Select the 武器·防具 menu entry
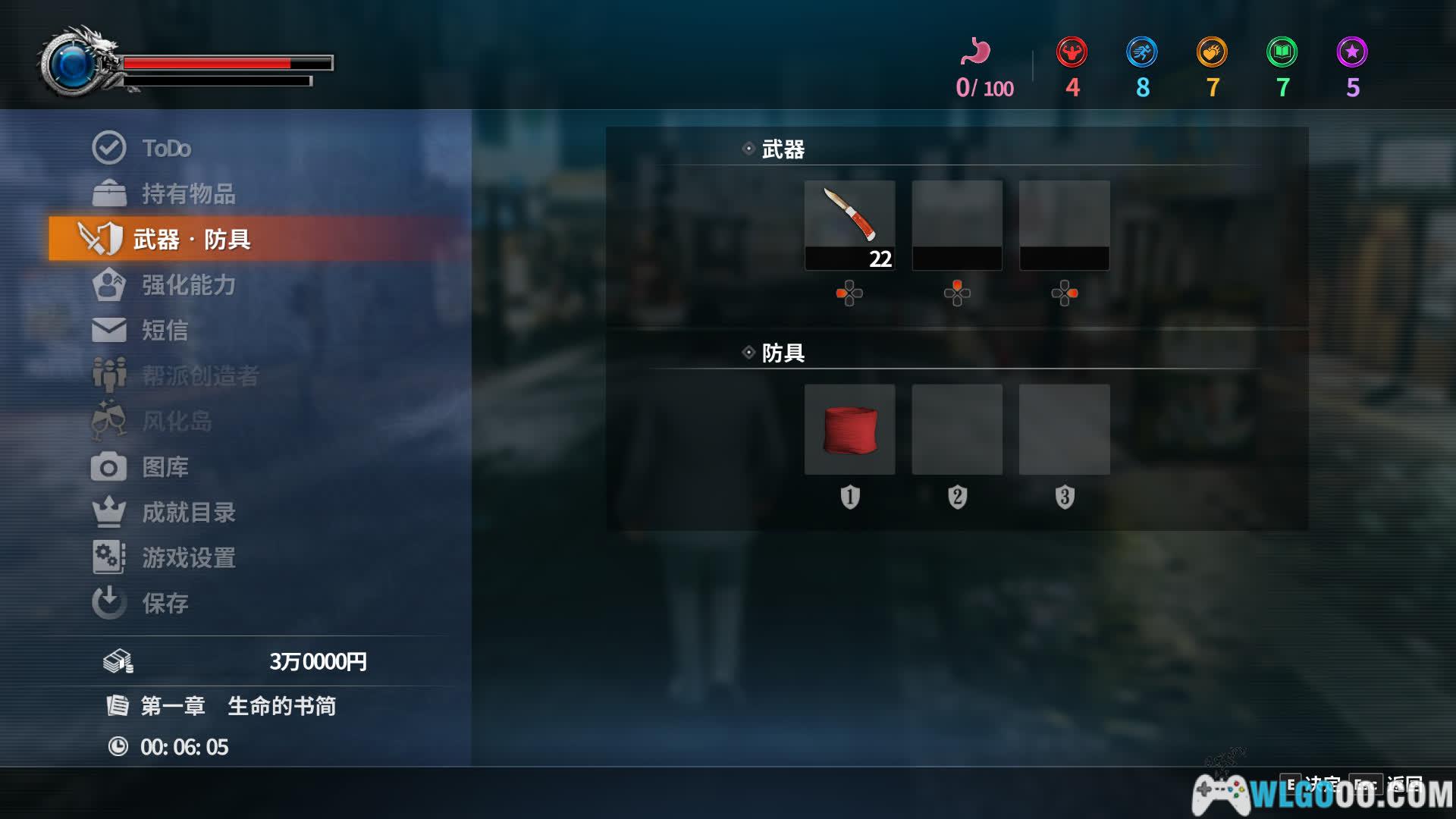The height and width of the screenshot is (819, 1456). (191, 239)
